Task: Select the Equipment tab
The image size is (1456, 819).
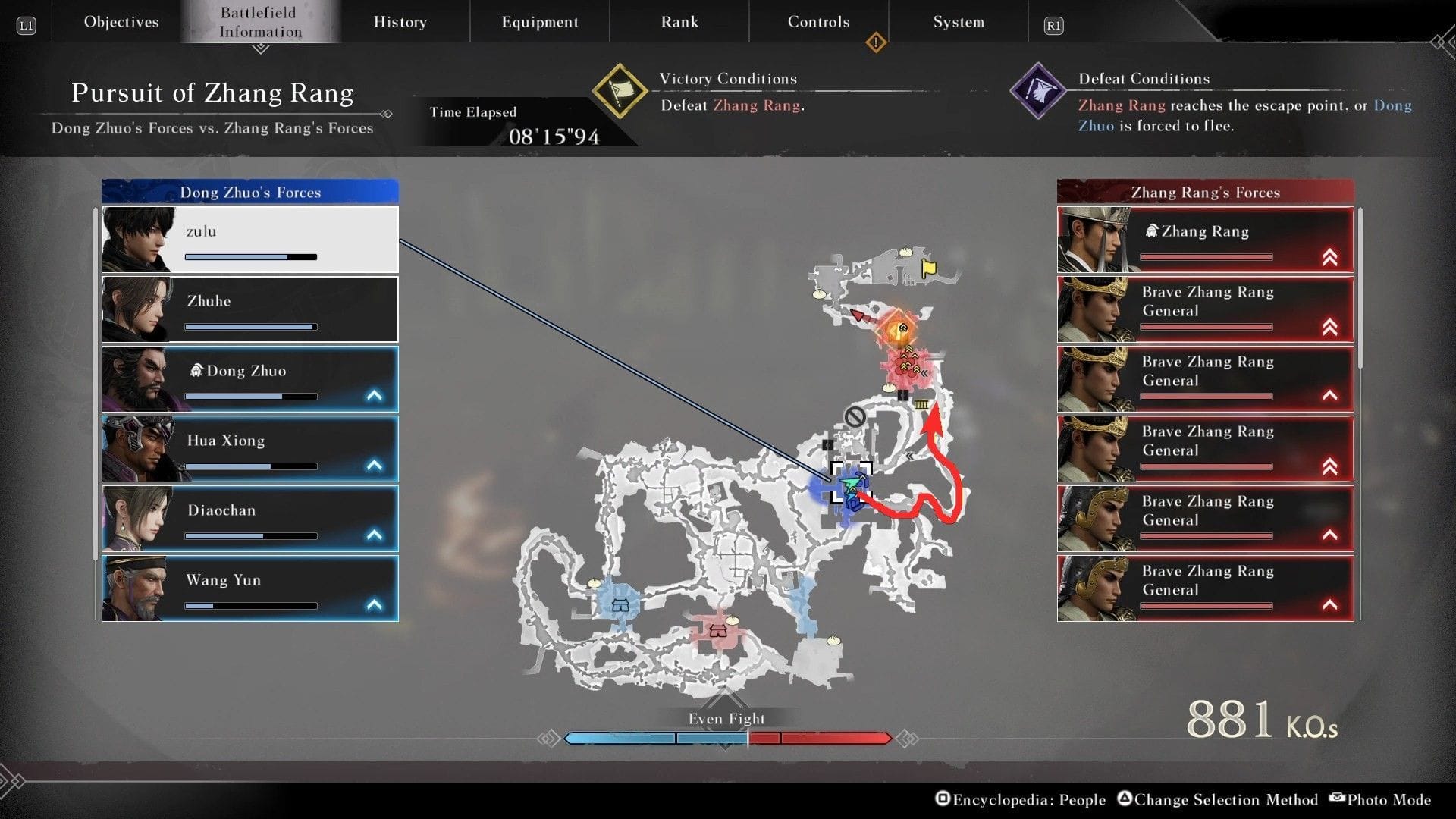Action: click(x=539, y=22)
